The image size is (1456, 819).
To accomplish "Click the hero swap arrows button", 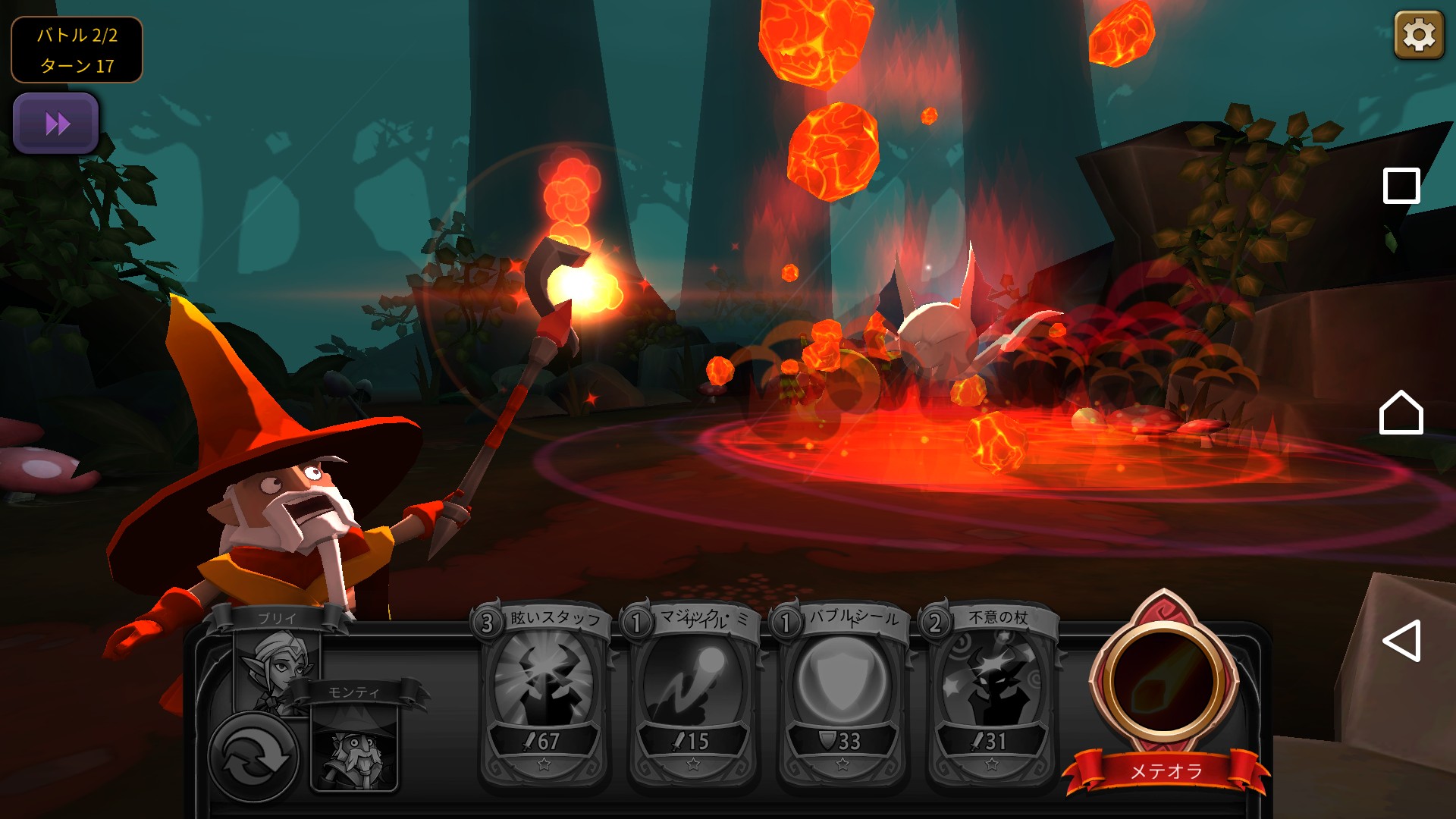I will click(252, 757).
